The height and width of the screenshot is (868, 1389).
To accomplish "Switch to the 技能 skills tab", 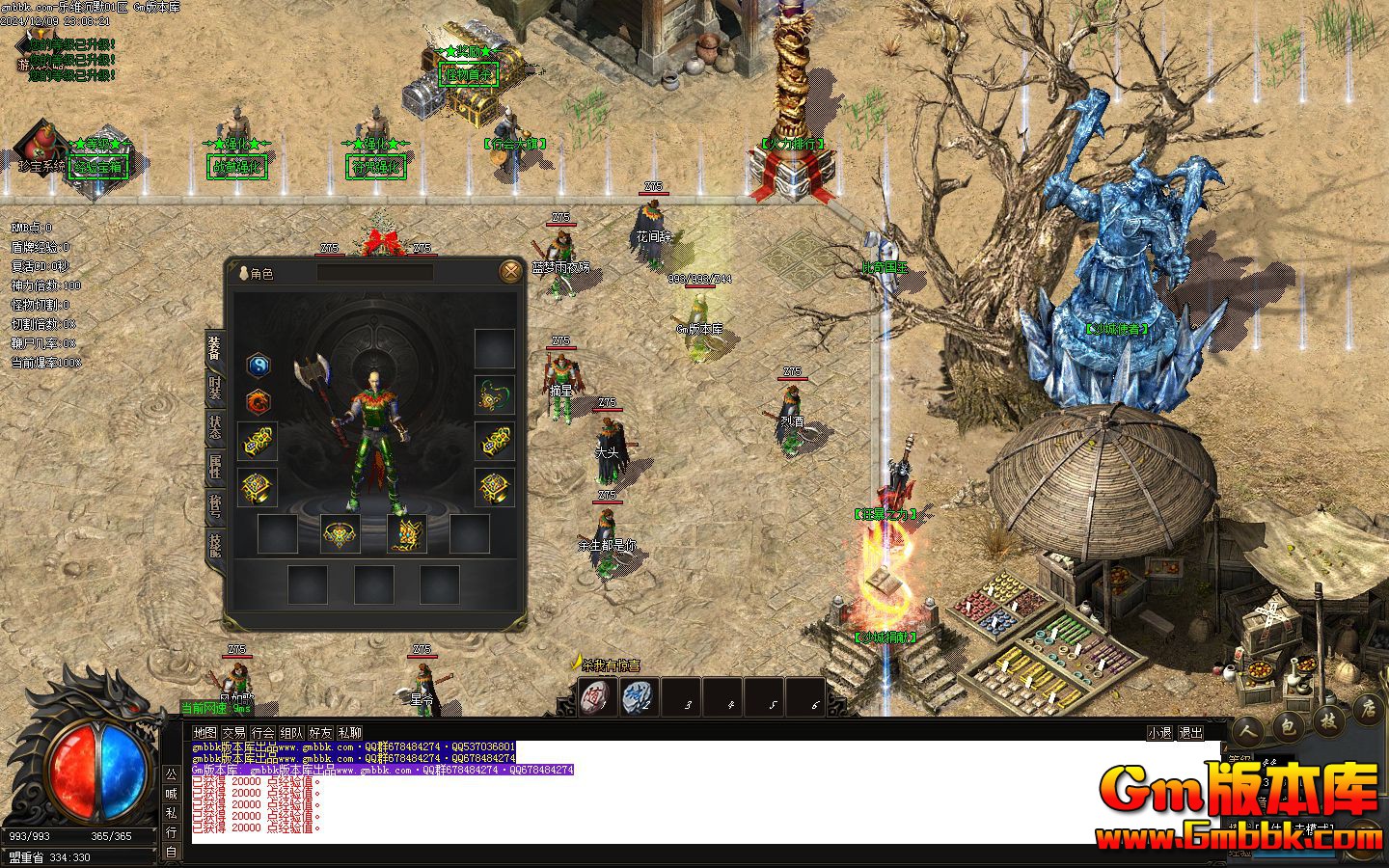I will (214, 547).
